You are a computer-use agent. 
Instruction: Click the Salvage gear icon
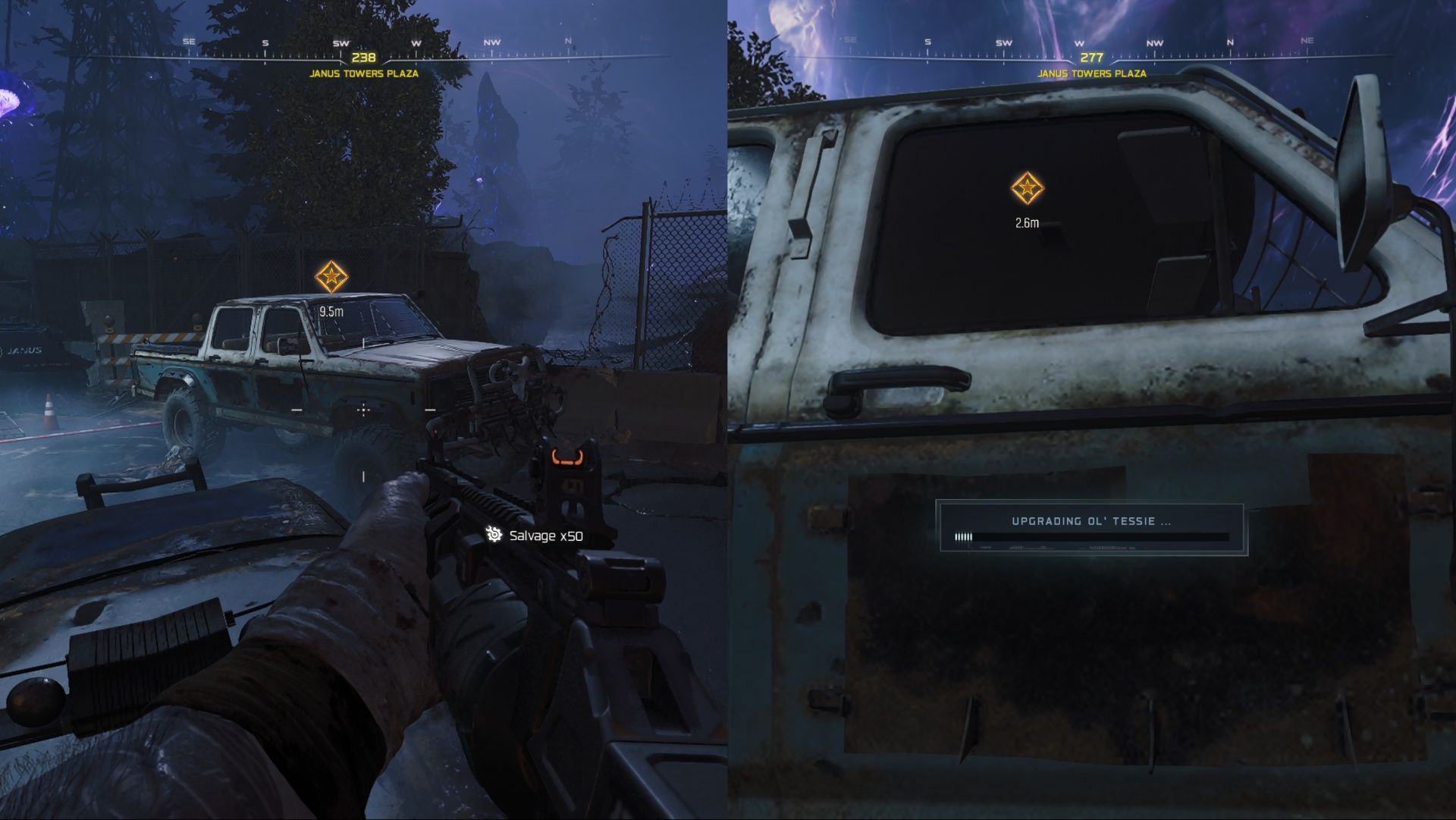pyautogui.click(x=495, y=536)
